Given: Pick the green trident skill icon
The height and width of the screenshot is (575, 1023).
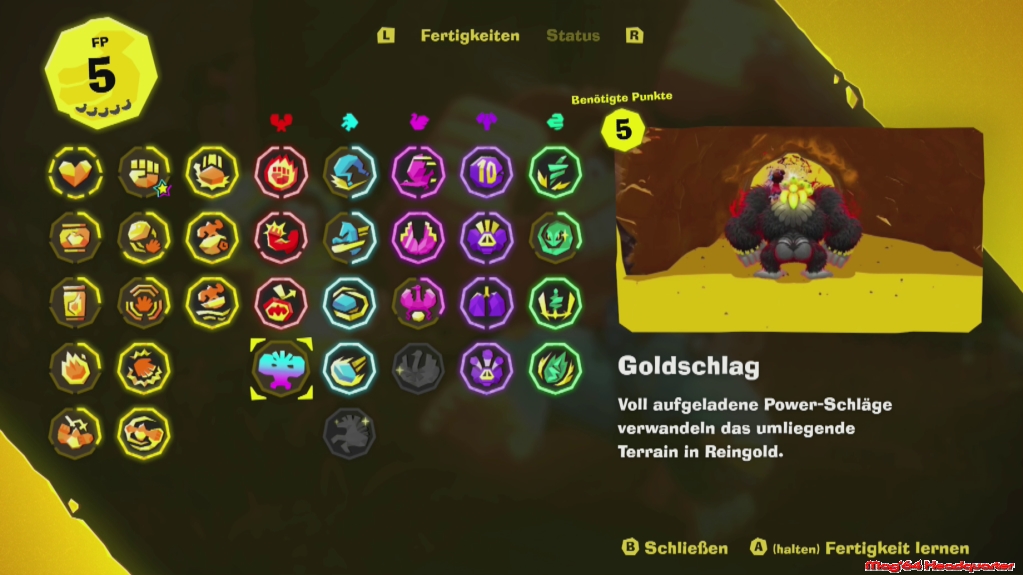Looking at the screenshot, I should (555, 303).
